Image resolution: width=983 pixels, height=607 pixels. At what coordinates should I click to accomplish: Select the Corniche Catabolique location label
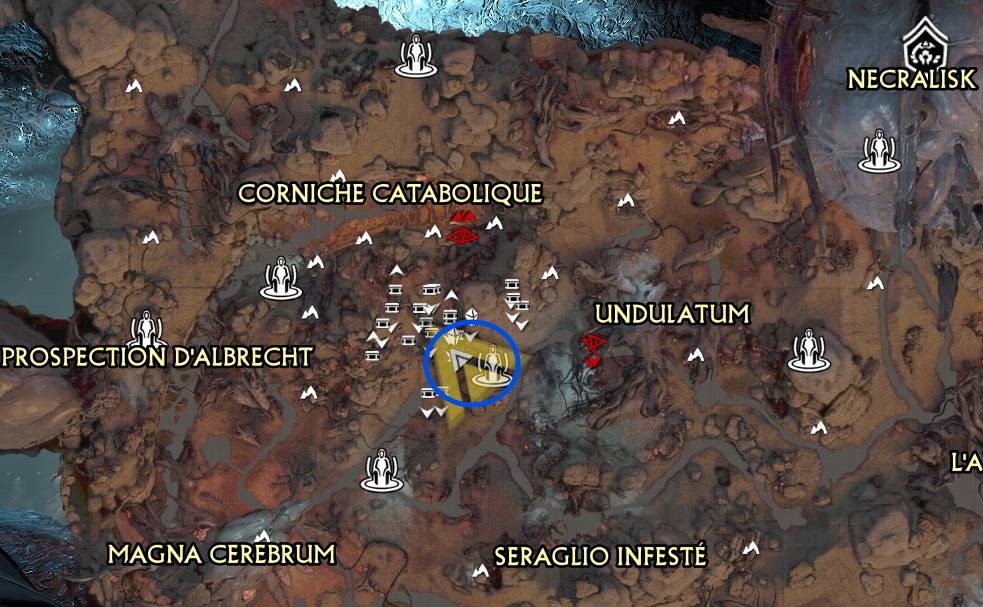tap(390, 193)
